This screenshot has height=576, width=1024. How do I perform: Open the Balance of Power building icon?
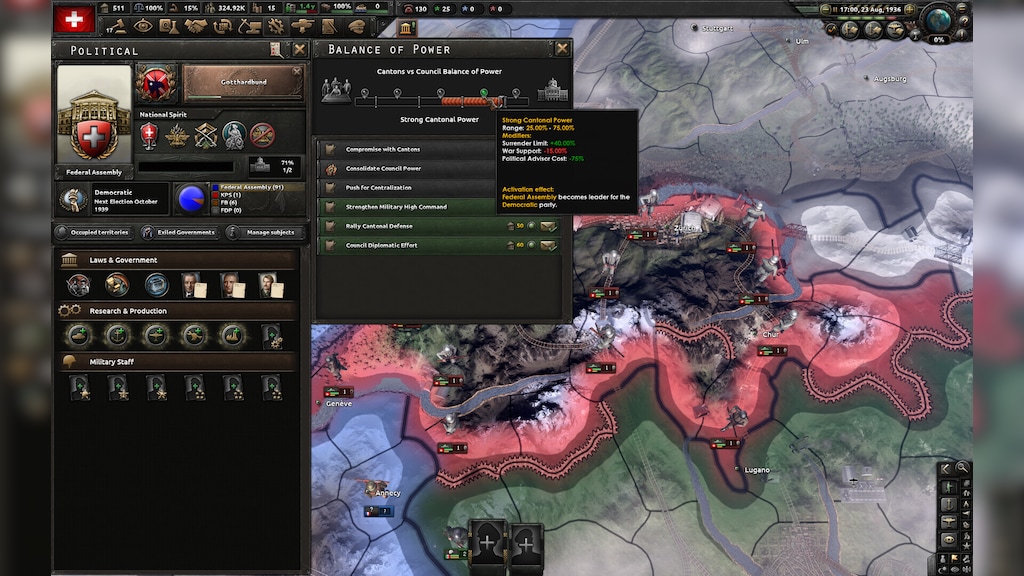click(x=406, y=27)
